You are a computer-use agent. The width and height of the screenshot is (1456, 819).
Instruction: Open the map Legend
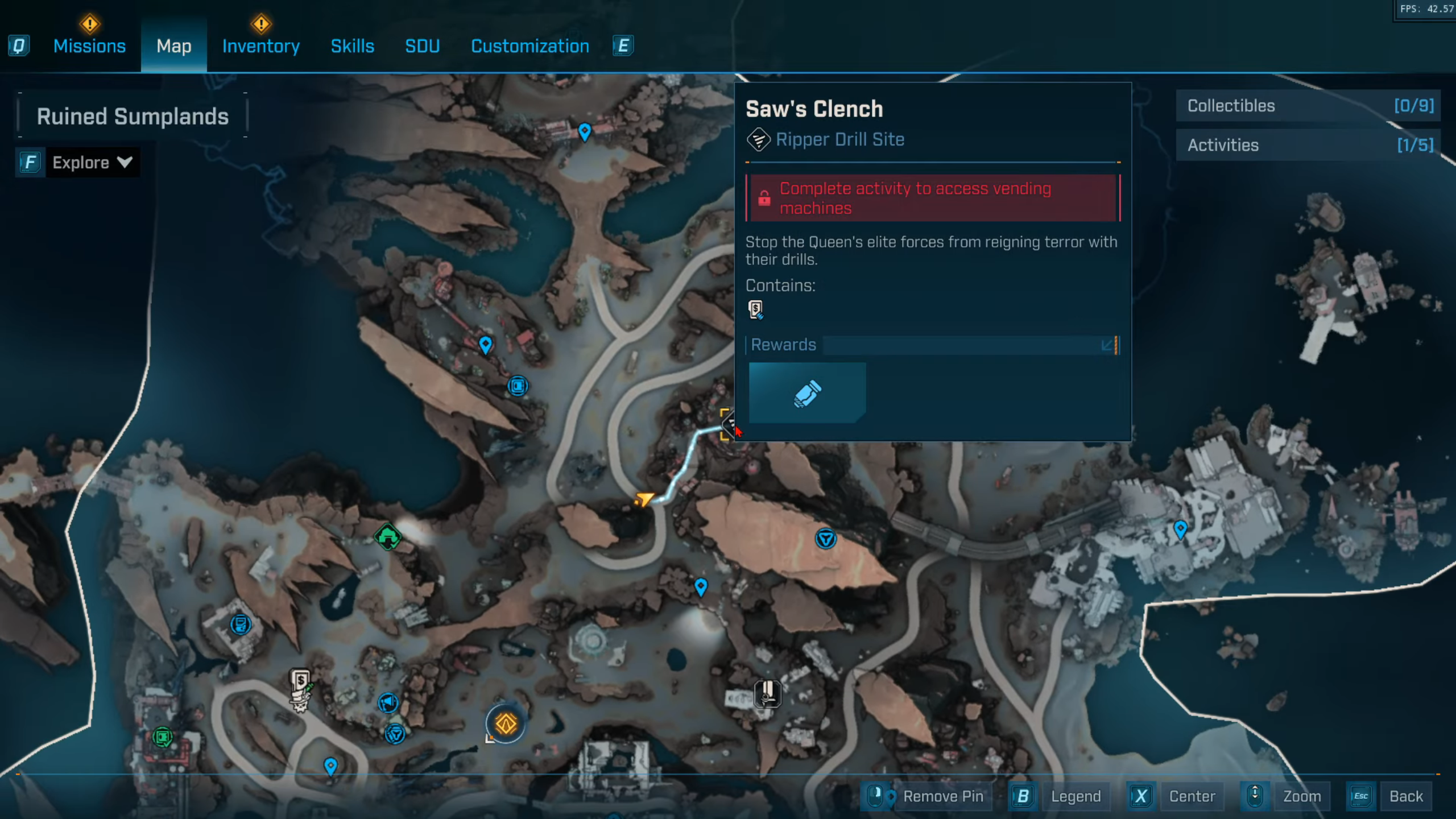(x=1075, y=796)
